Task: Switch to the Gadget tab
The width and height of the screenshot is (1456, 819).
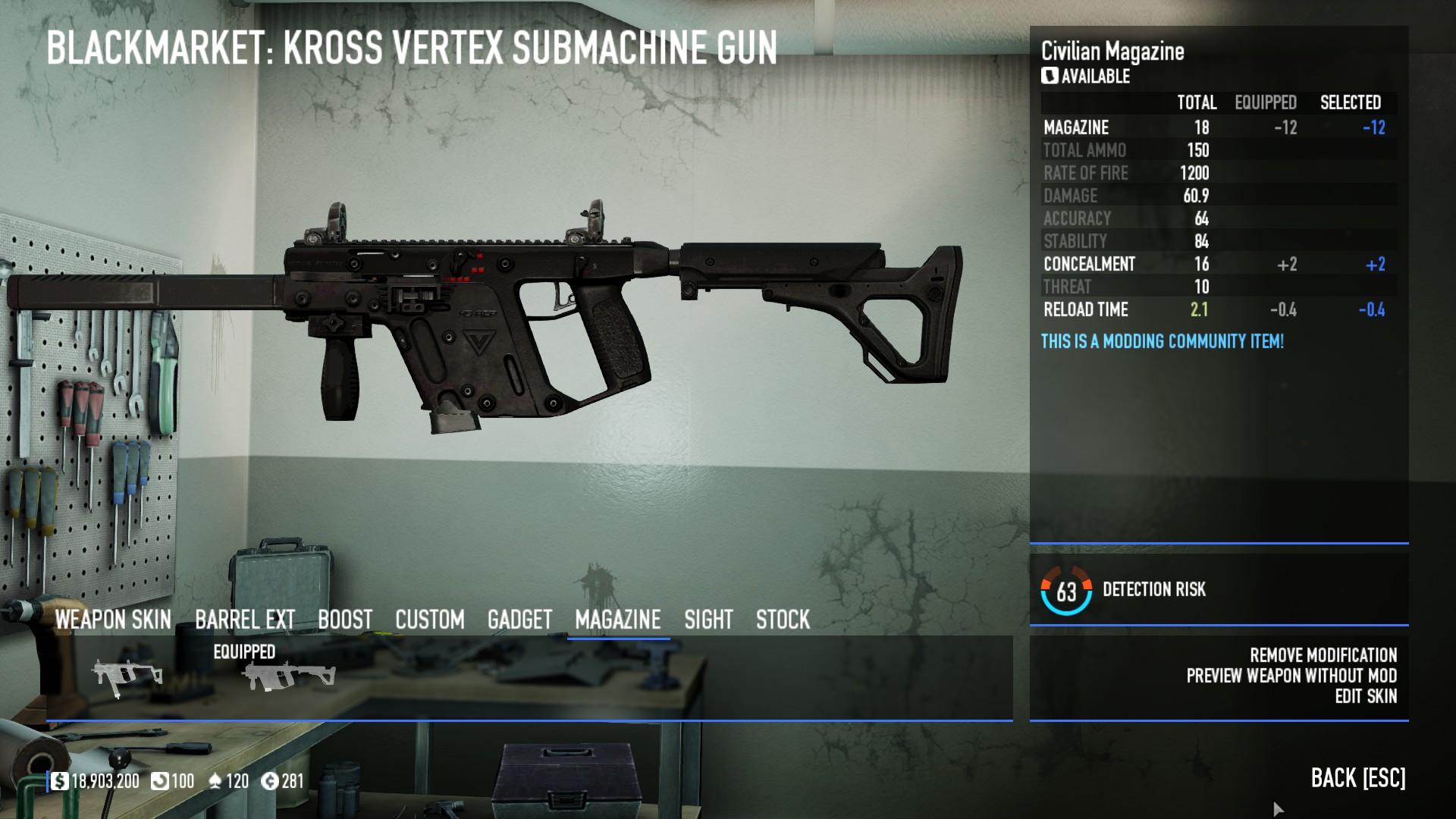Action: [x=519, y=620]
